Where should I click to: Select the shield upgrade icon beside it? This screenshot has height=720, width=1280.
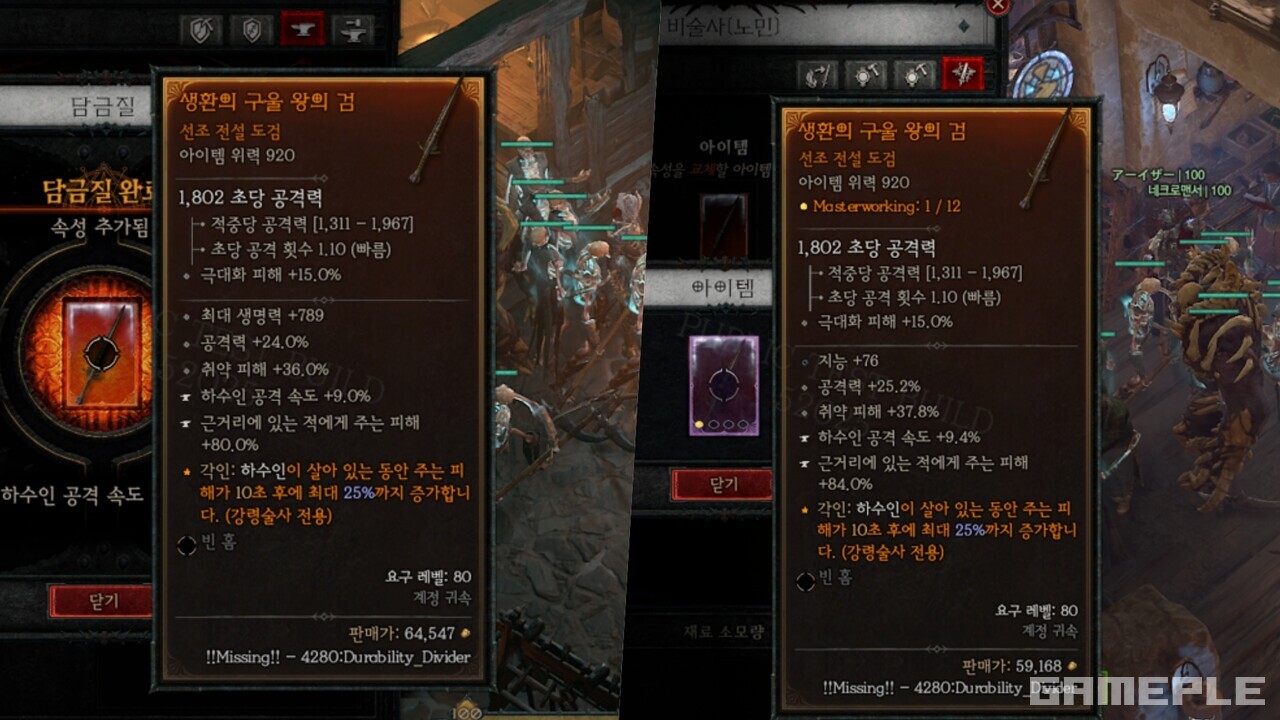pos(250,28)
